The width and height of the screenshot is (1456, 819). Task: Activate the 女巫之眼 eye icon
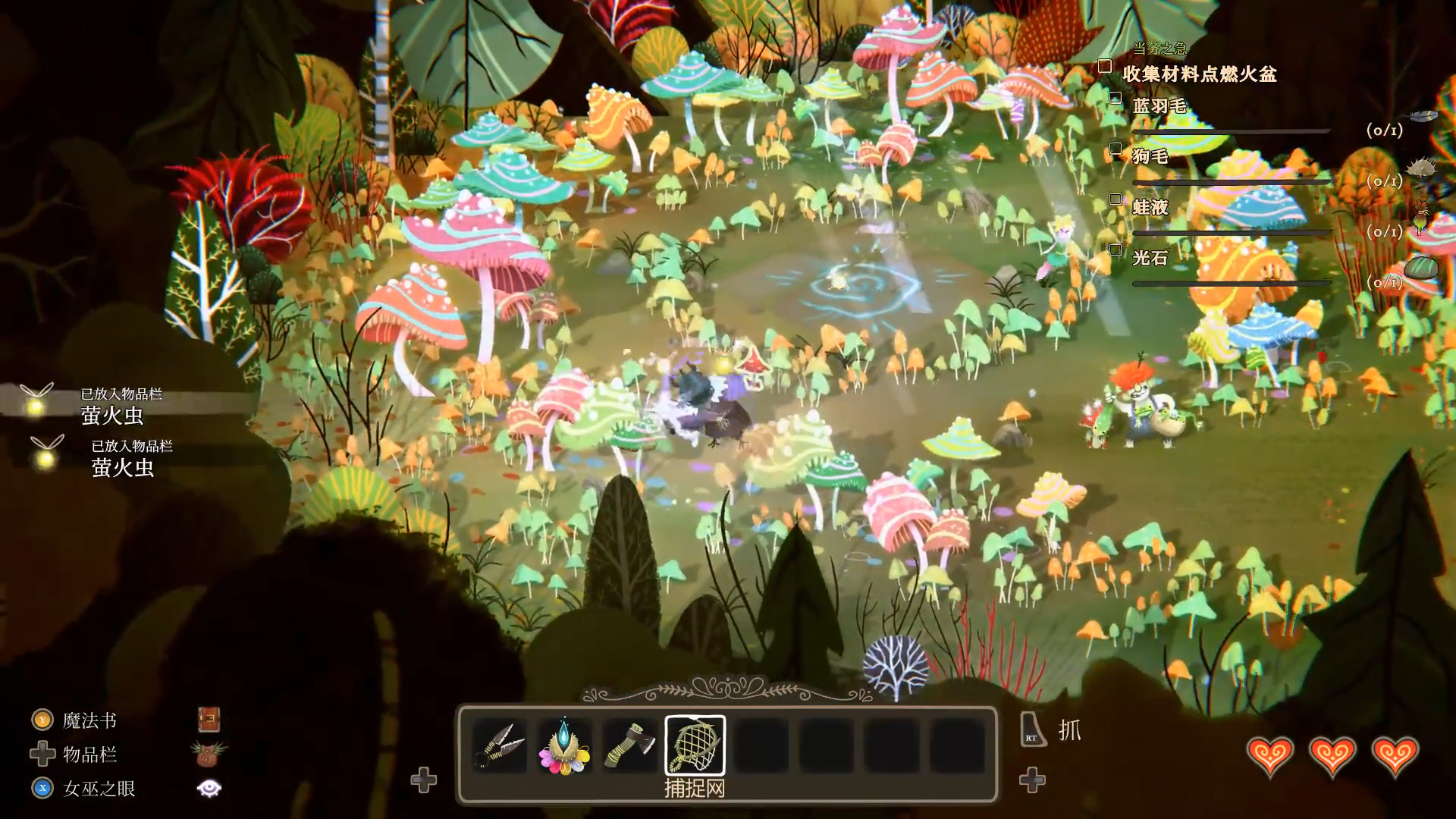tap(209, 789)
